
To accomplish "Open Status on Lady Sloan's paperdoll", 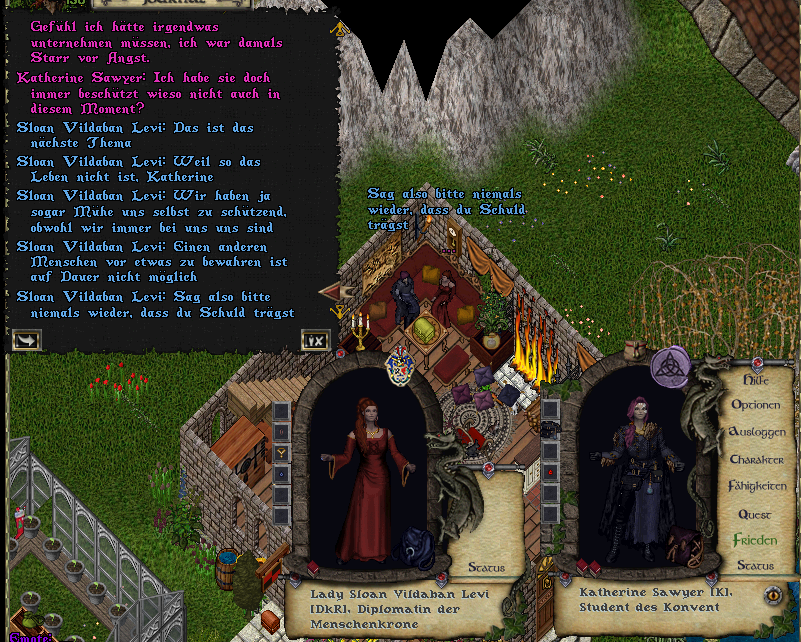I will (x=487, y=568).
